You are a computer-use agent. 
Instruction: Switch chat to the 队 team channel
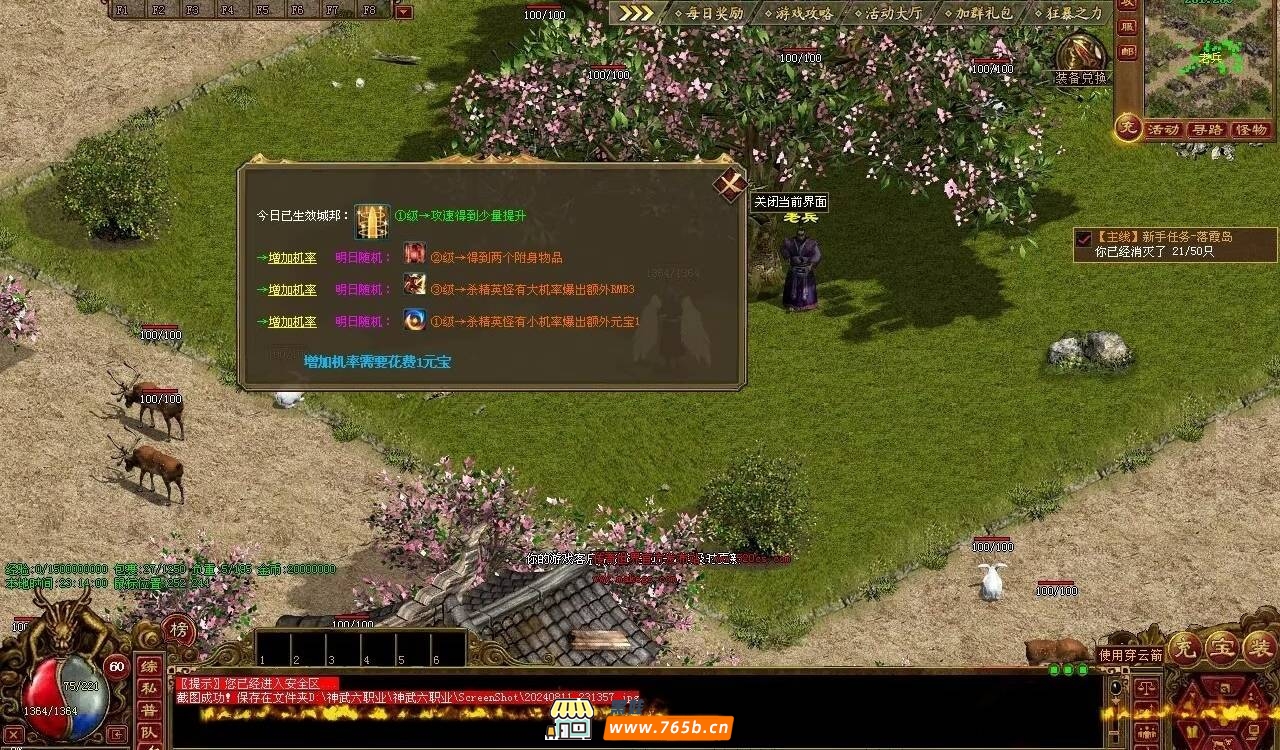pyautogui.click(x=148, y=732)
